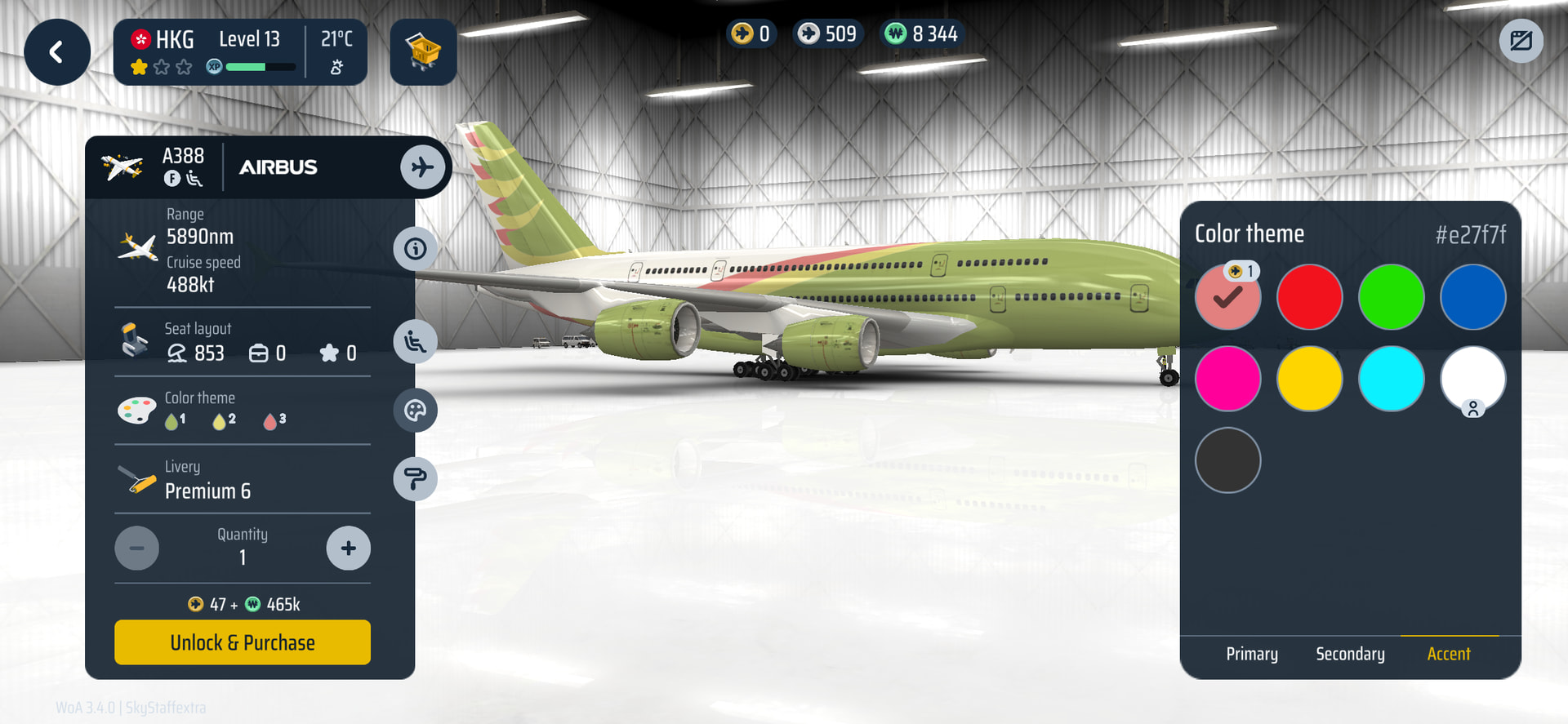Switch to the Primary tab
Screen dimensions: 1568x724
tap(1252, 654)
